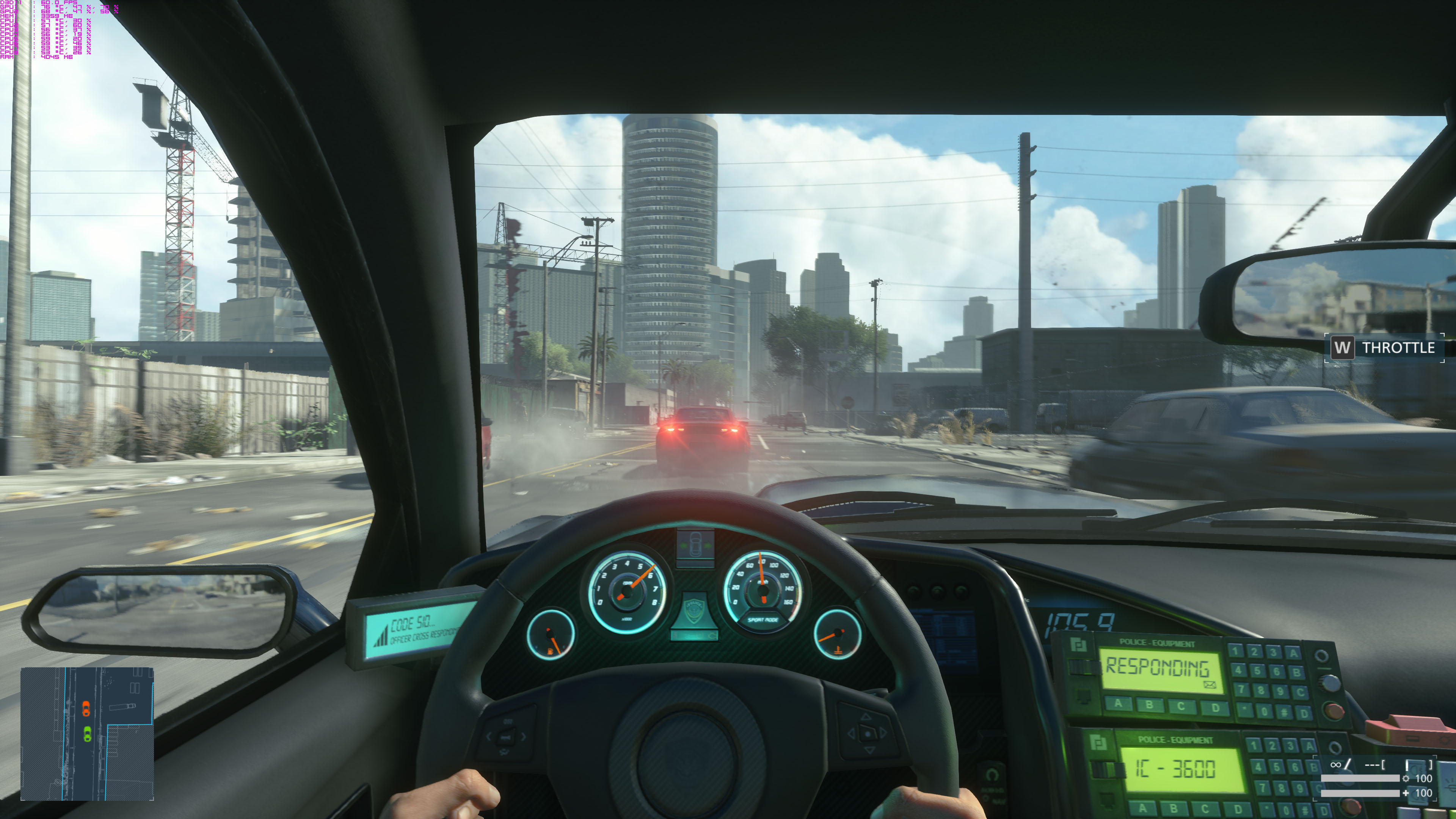Select the orange vehicle marker on the minimap
The width and height of the screenshot is (1456, 819).
(x=86, y=708)
